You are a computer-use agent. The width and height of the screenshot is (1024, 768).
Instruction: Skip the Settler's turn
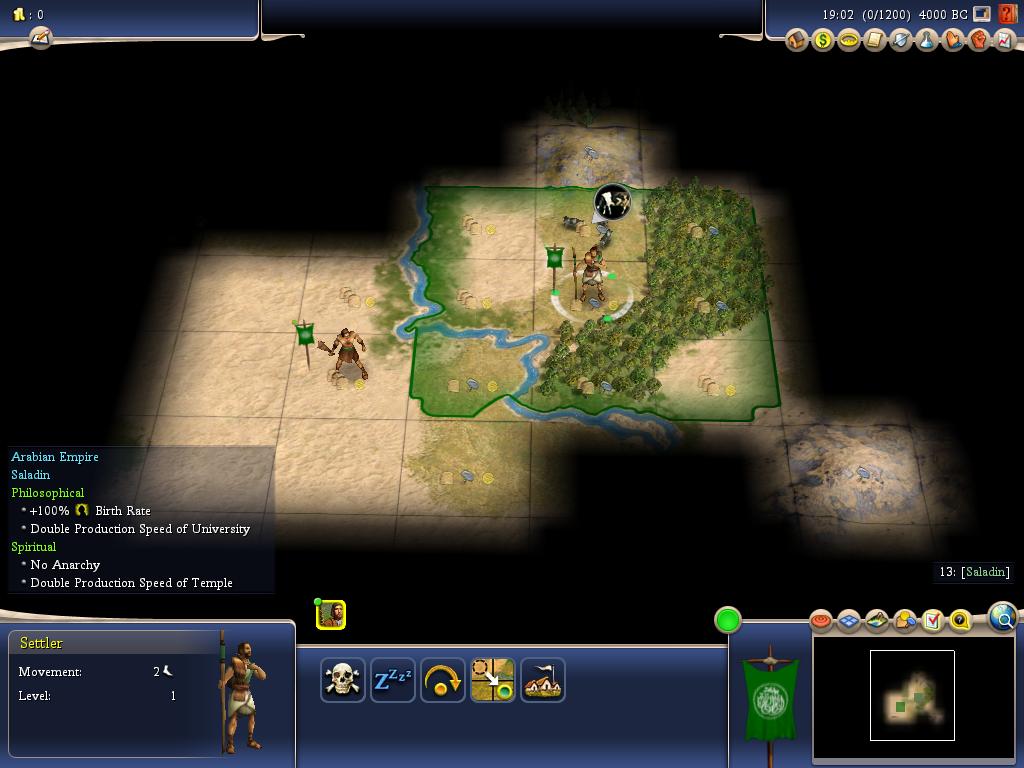(x=442, y=680)
